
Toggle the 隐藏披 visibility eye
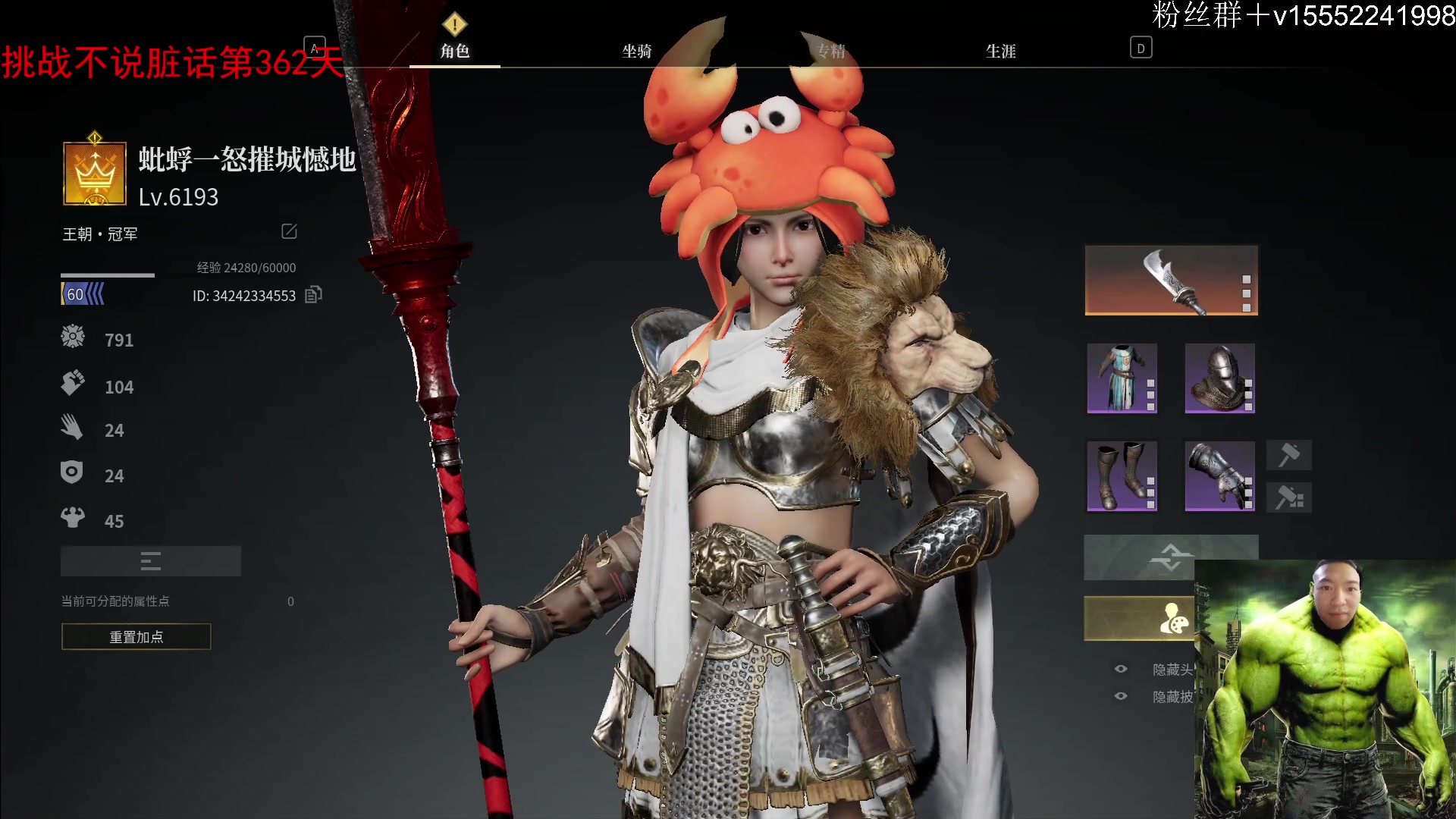tap(1121, 696)
